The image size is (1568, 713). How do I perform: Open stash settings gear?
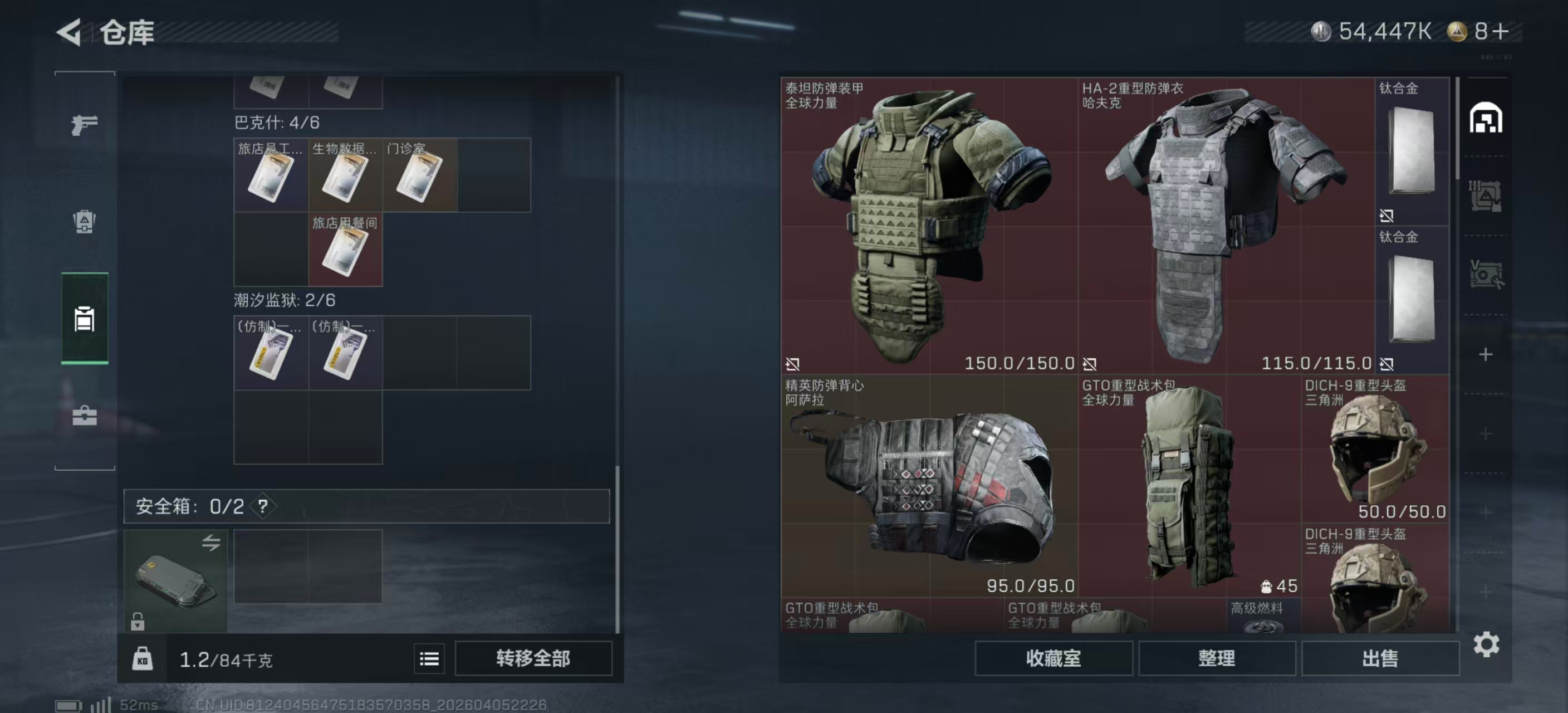1486,644
